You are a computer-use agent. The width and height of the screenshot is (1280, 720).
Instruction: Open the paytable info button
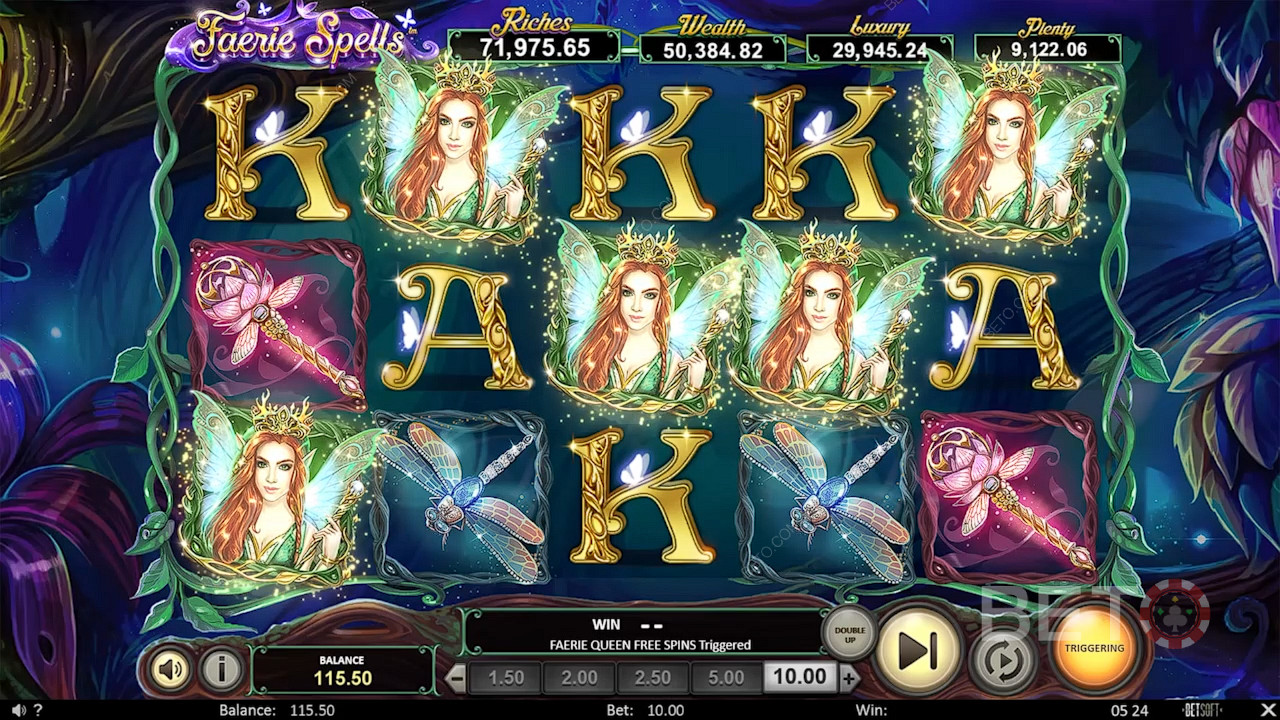tap(221, 669)
